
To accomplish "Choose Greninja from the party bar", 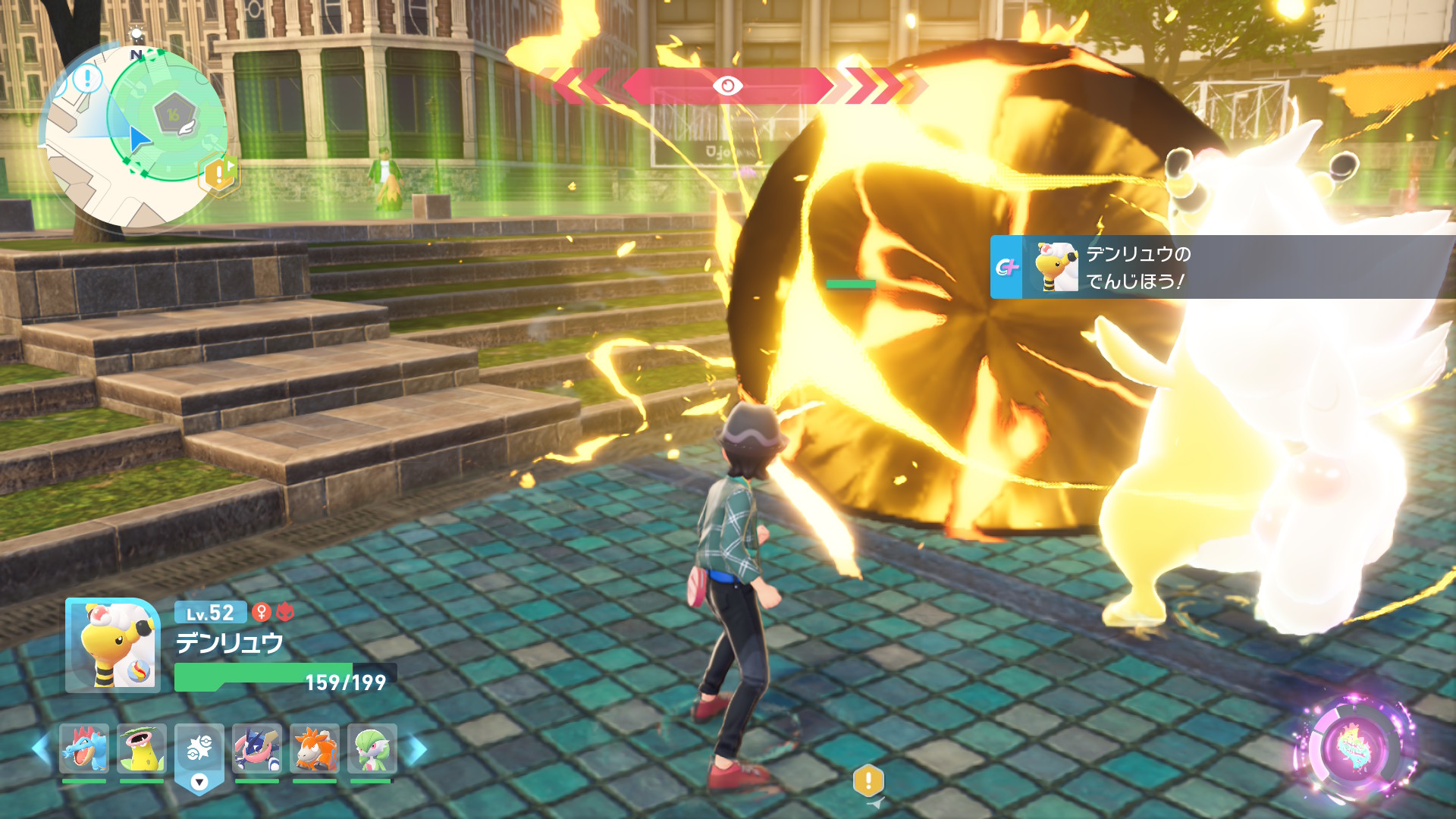I will tap(257, 748).
